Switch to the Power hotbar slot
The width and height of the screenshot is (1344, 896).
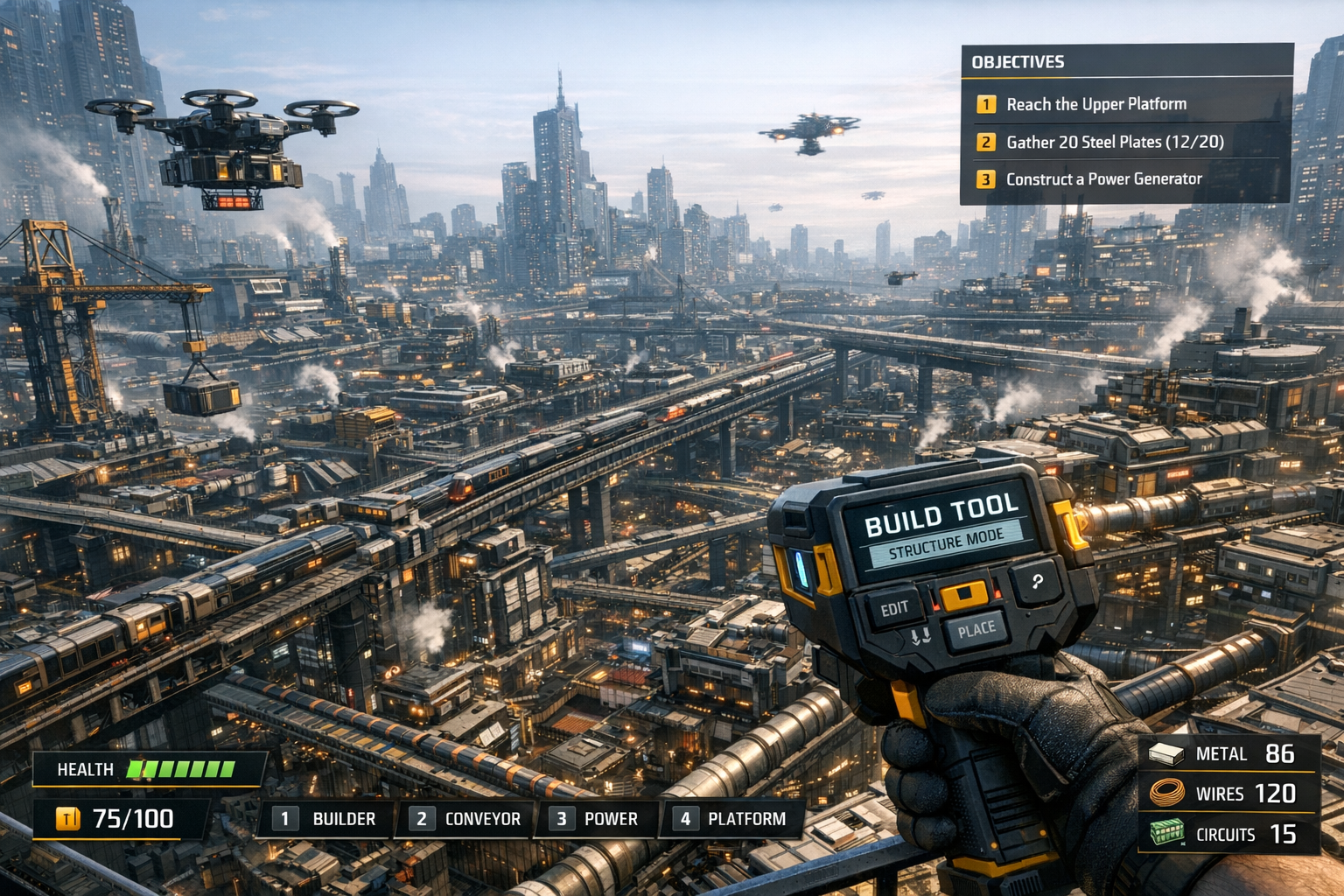click(x=597, y=819)
